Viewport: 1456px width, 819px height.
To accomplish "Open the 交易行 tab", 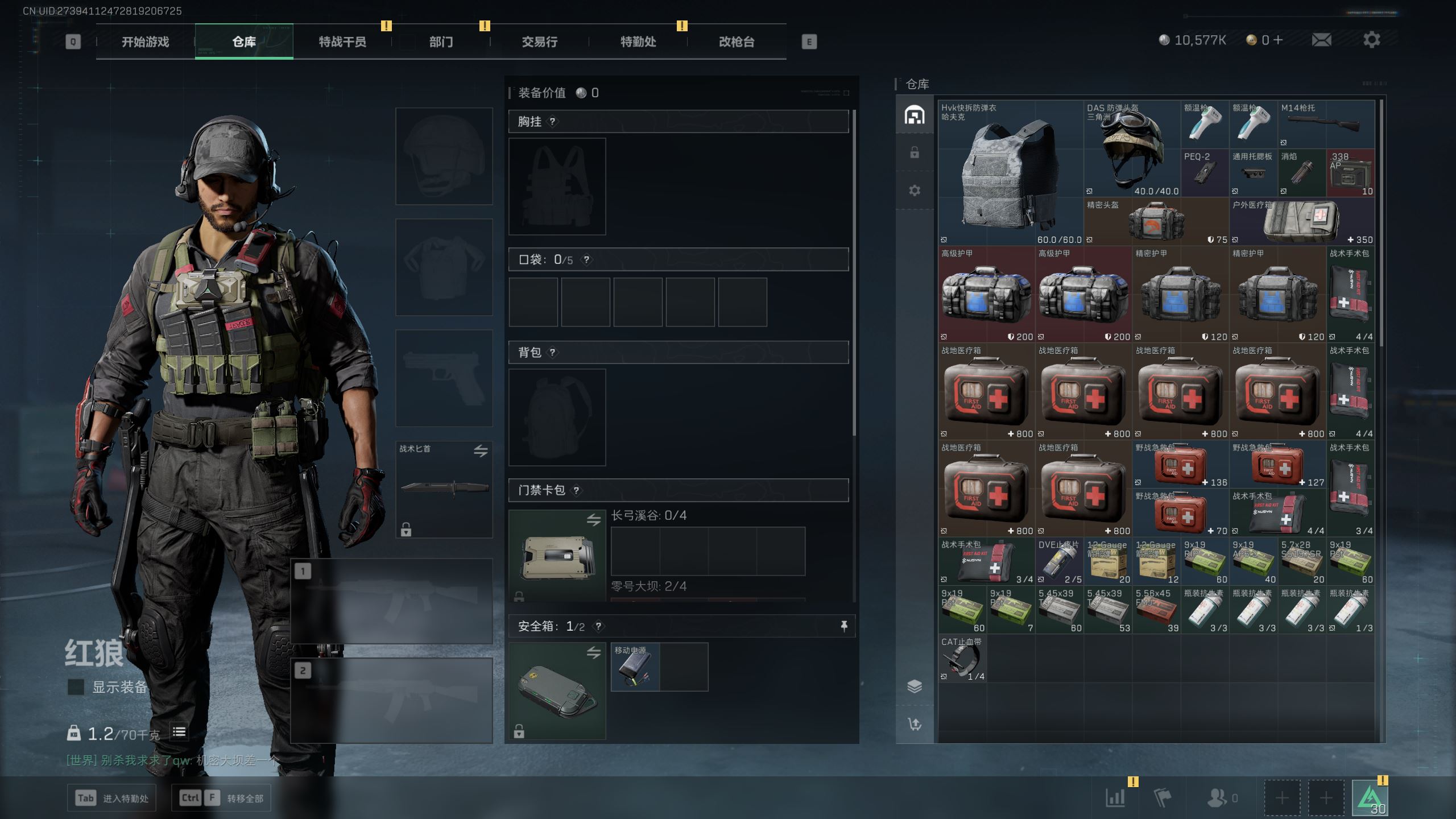I will pos(539,42).
